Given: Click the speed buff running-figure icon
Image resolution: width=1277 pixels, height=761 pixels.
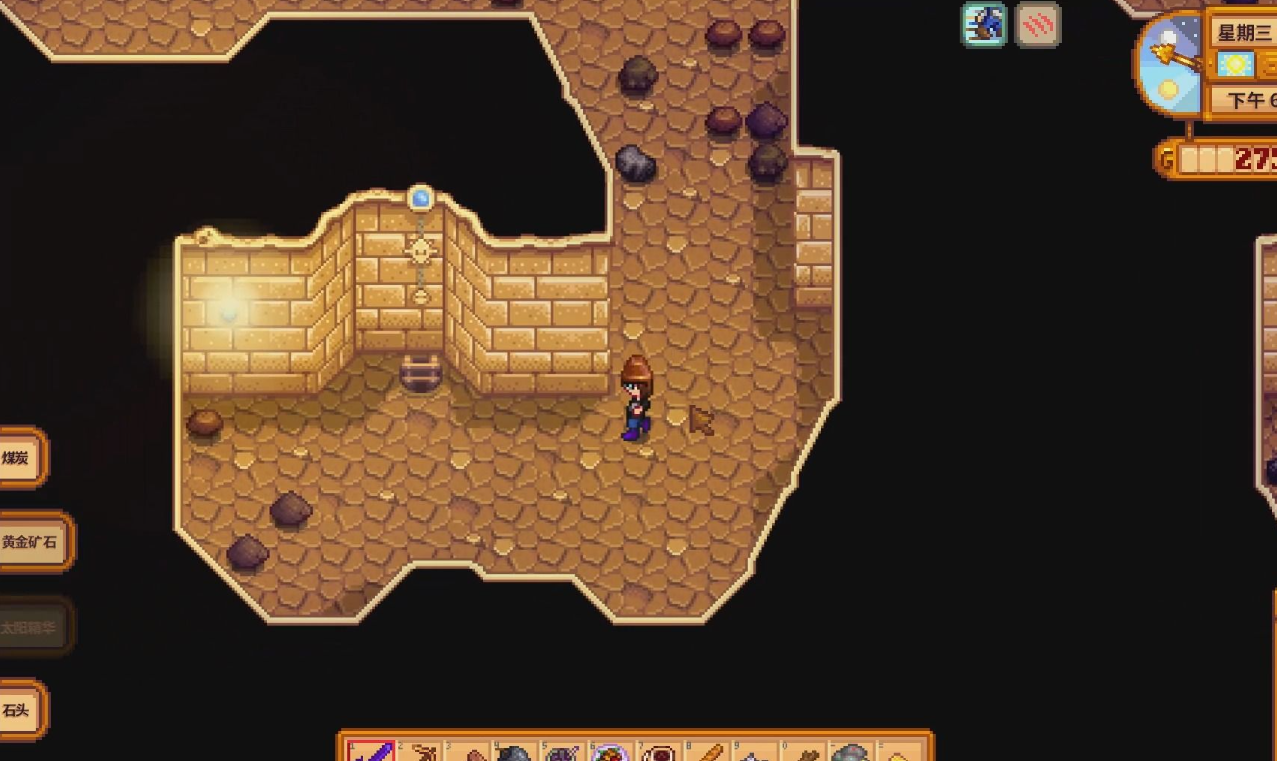Looking at the screenshot, I should click(x=984, y=25).
